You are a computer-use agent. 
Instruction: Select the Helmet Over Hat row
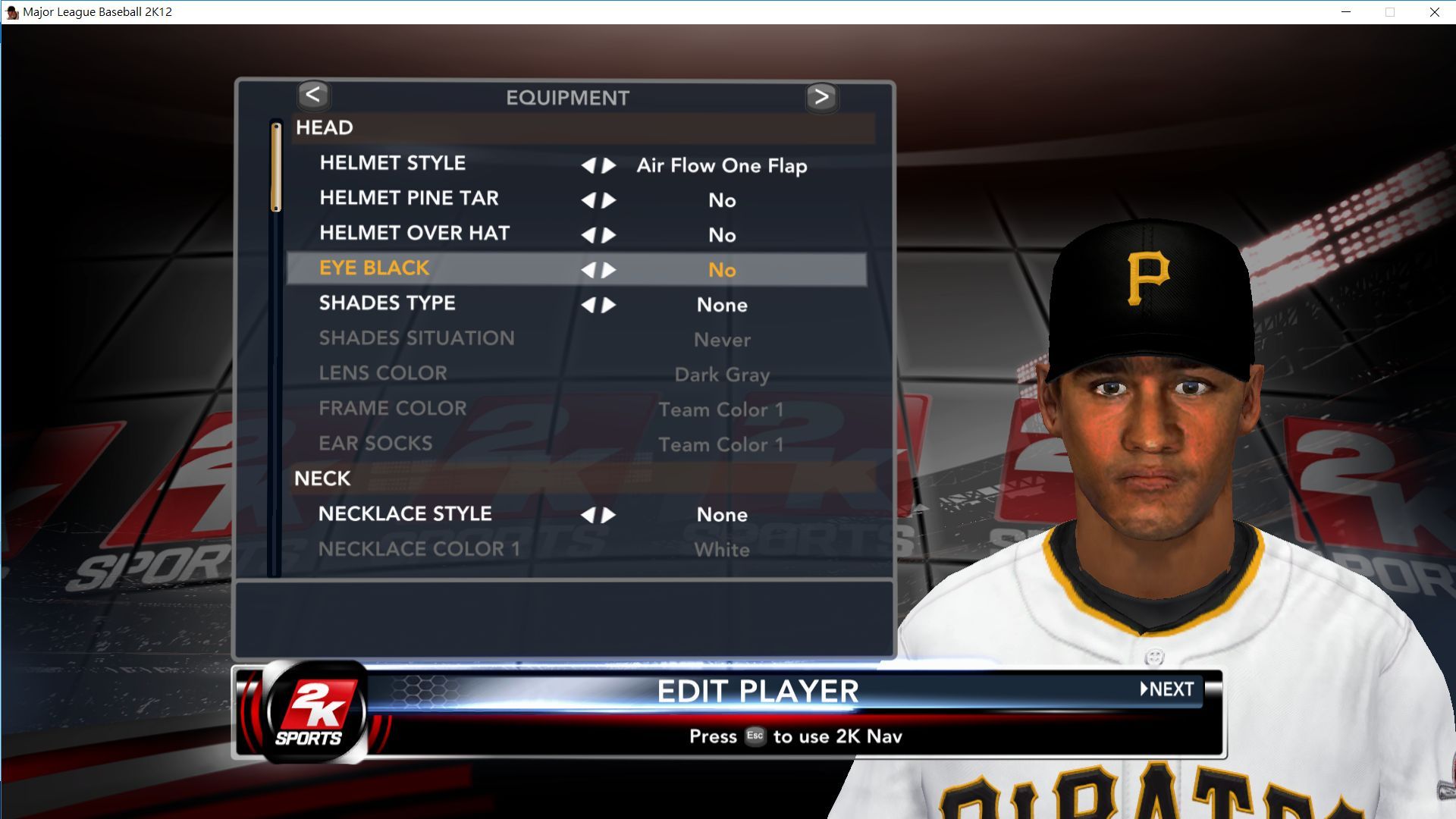tap(414, 234)
